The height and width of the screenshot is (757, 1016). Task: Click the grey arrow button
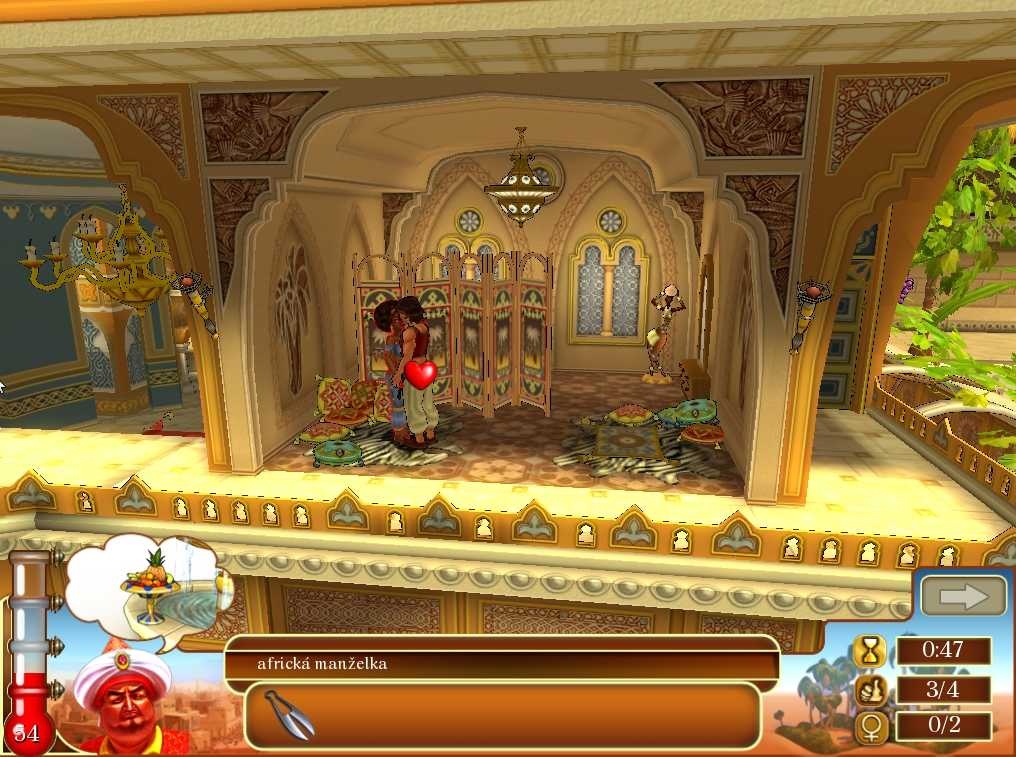pyautogui.click(x=963, y=597)
